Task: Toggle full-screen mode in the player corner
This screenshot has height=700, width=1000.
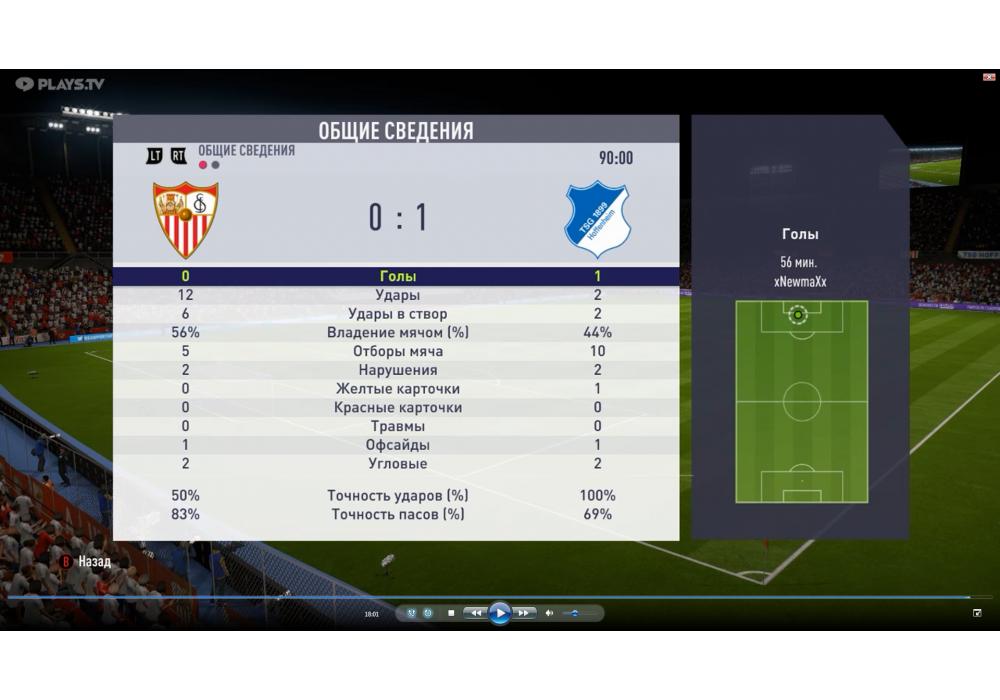Action: (977, 613)
